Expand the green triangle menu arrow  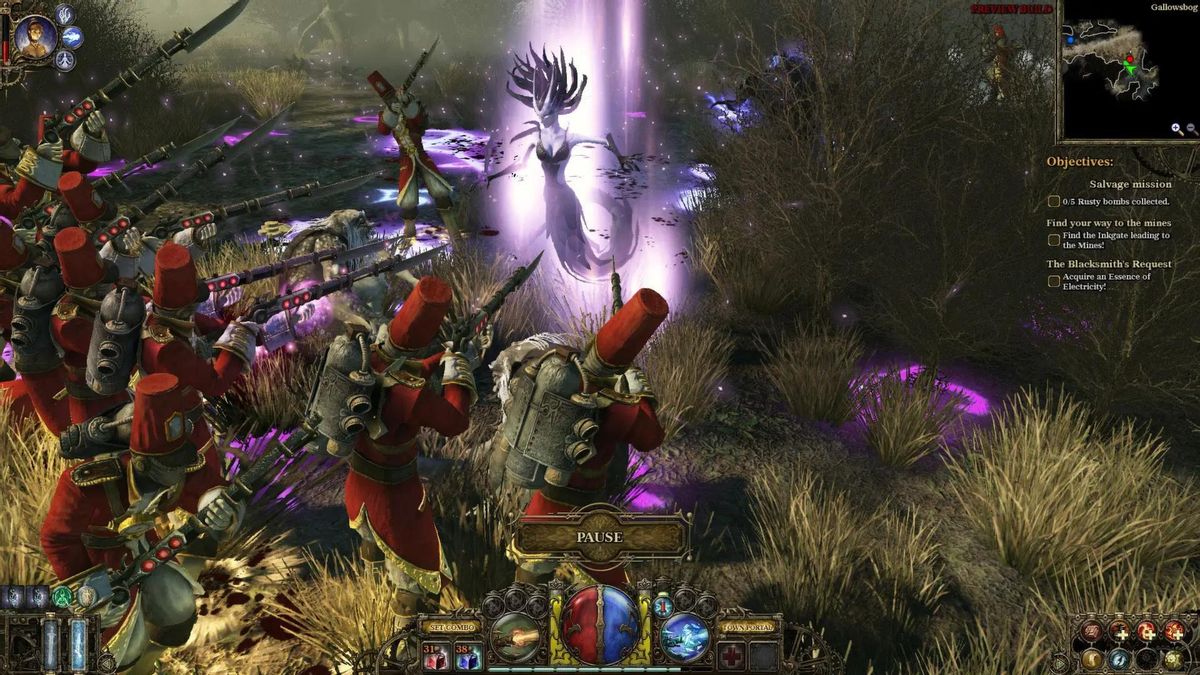tap(1058, 662)
